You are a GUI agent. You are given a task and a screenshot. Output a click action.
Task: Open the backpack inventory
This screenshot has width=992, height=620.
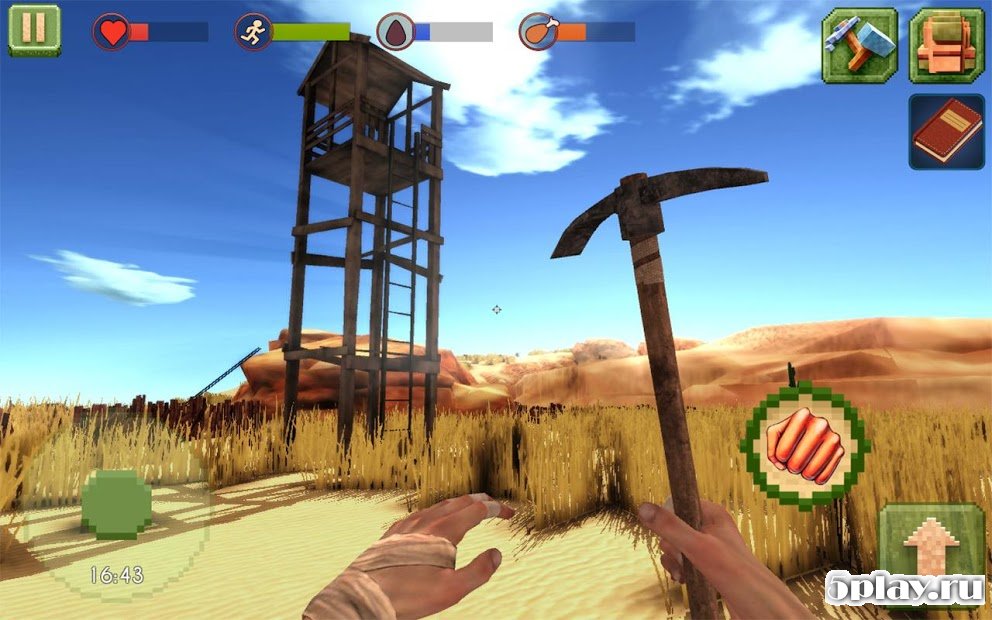pyautogui.click(x=945, y=46)
